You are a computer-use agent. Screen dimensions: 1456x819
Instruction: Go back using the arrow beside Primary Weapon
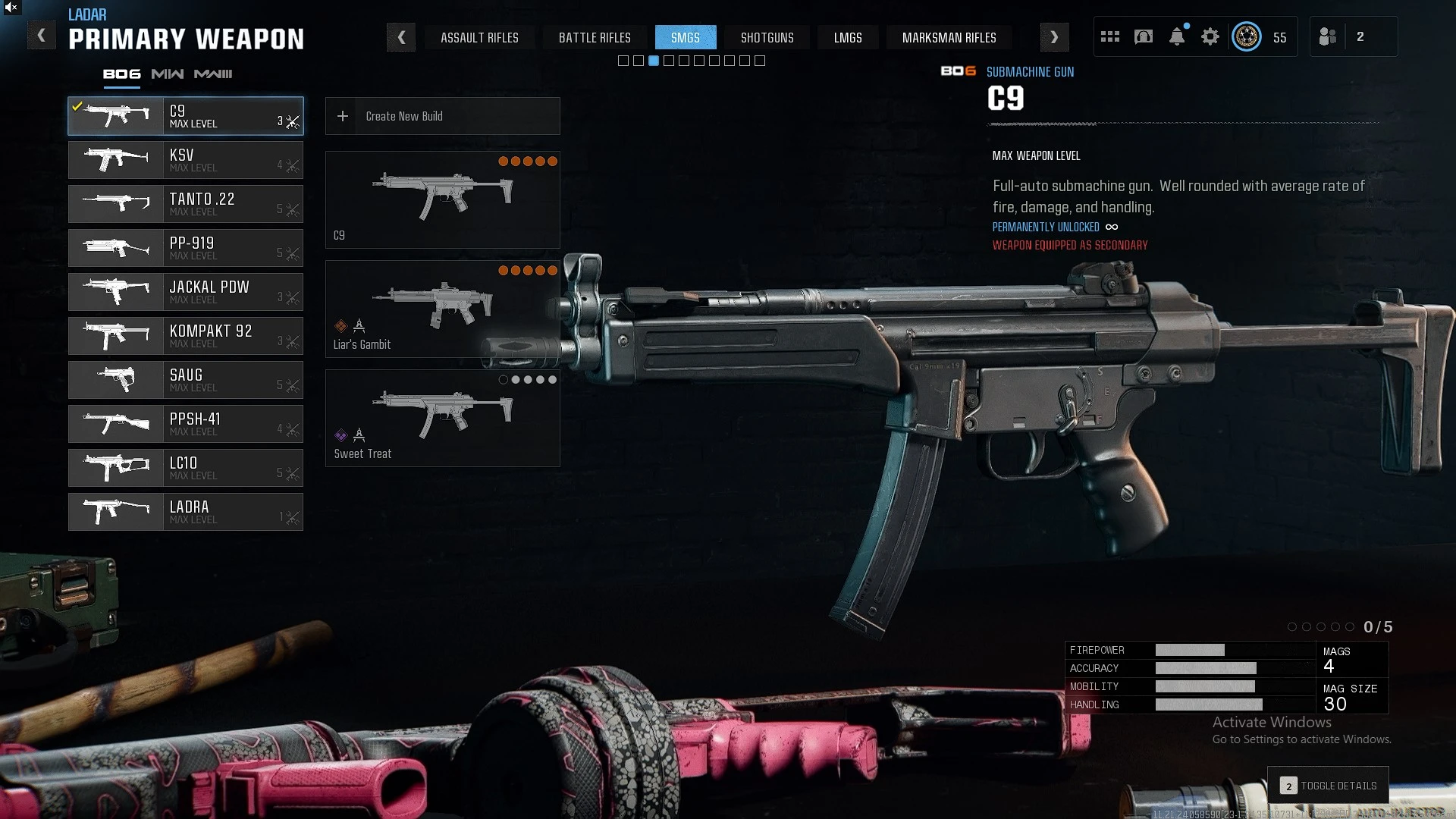point(42,36)
